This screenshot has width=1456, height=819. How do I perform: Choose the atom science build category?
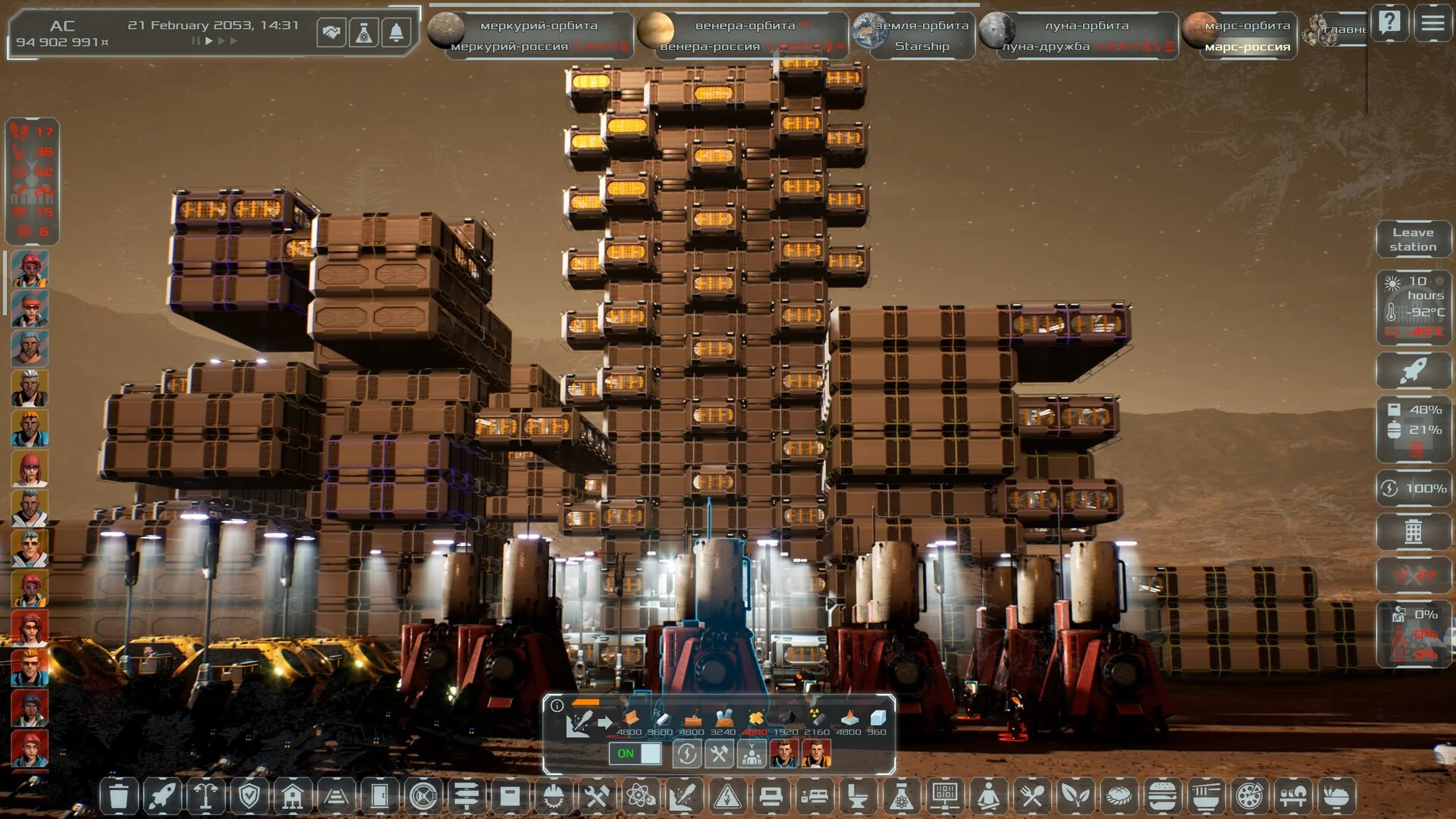click(x=640, y=796)
